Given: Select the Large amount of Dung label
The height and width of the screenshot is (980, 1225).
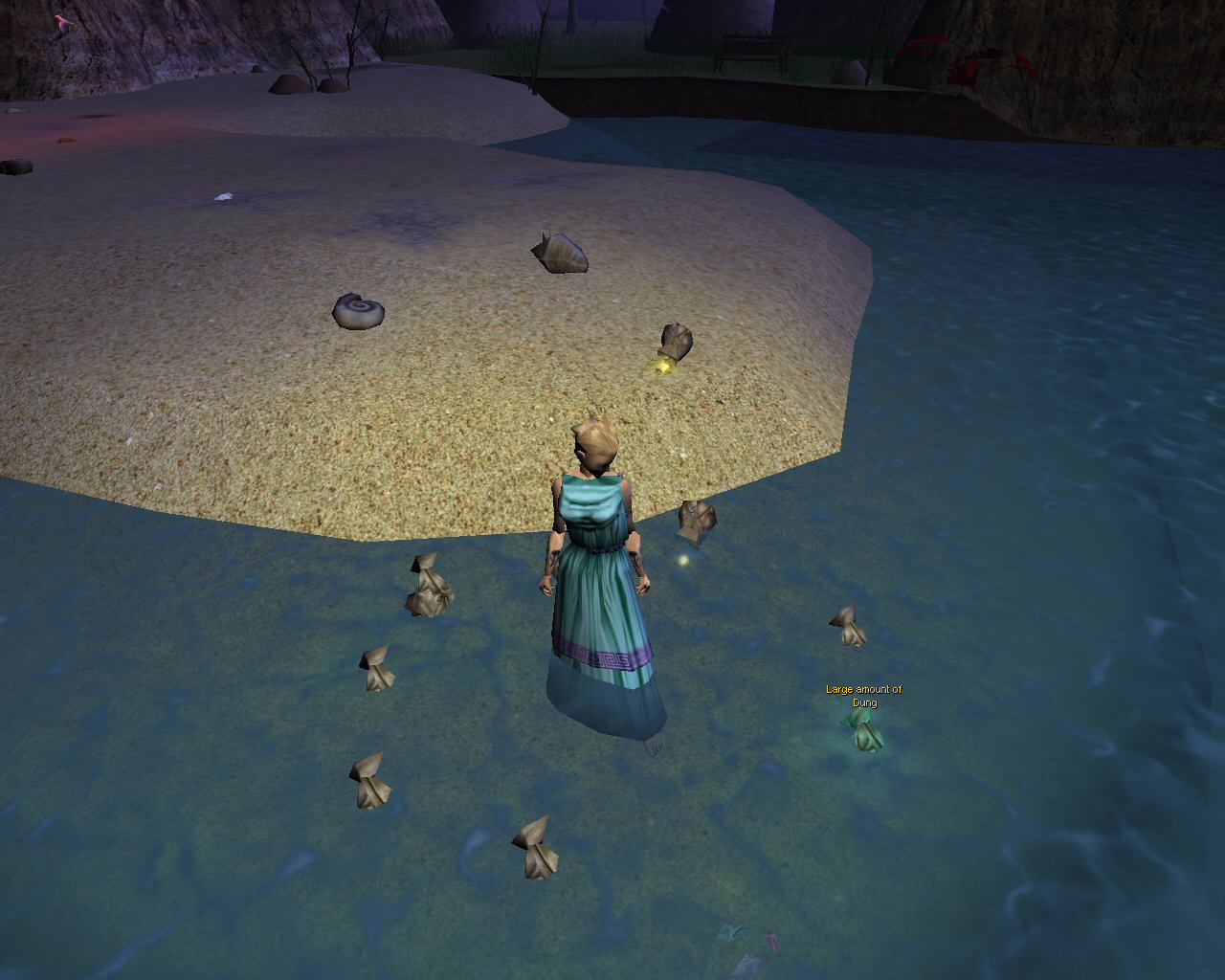Looking at the screenshot, I should pyautogui.click(x=863, y=696).
